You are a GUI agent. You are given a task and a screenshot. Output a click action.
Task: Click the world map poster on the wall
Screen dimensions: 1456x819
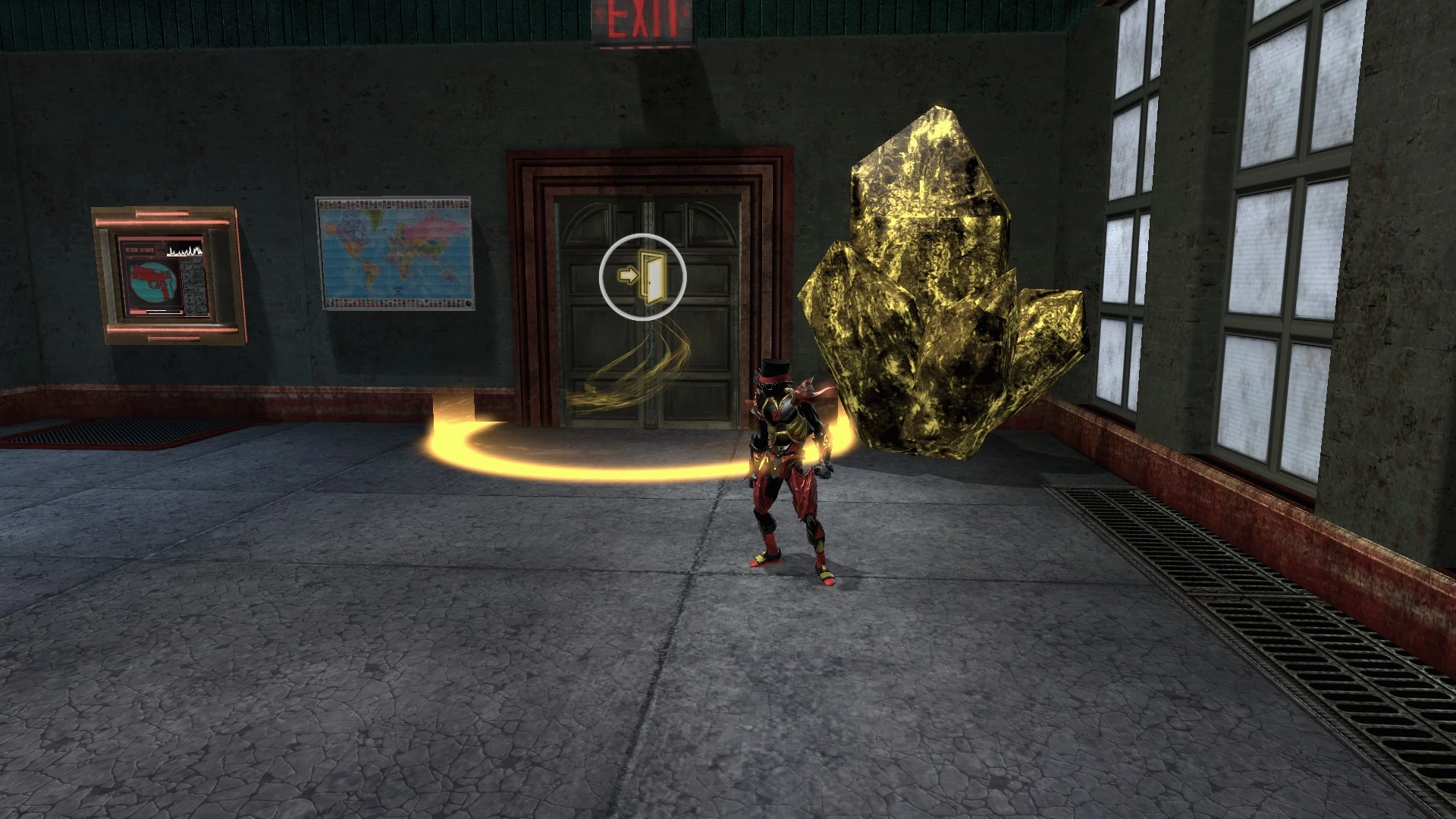click(394, 254)
